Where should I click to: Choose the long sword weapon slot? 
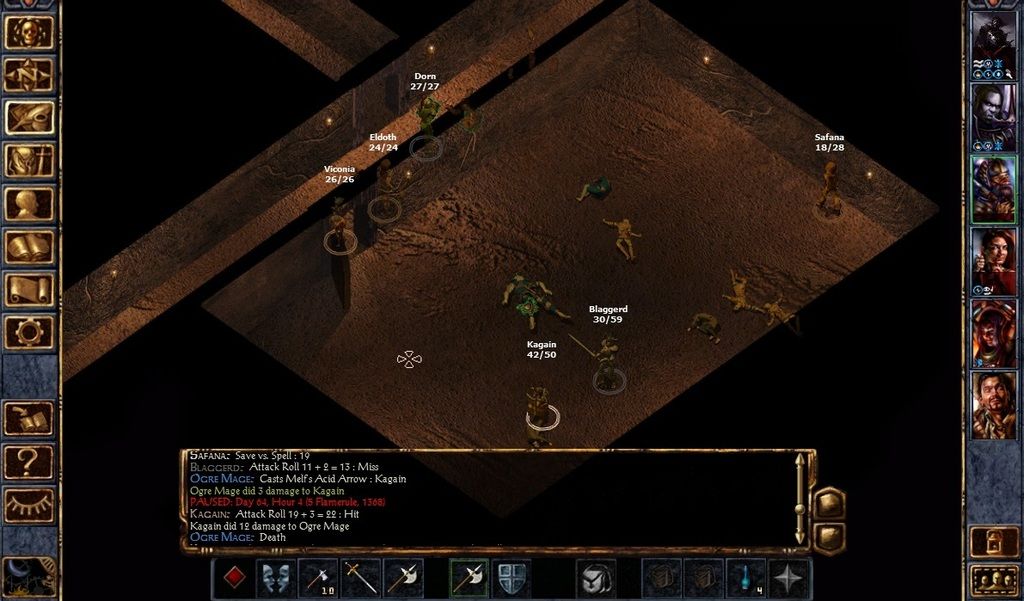362,579
